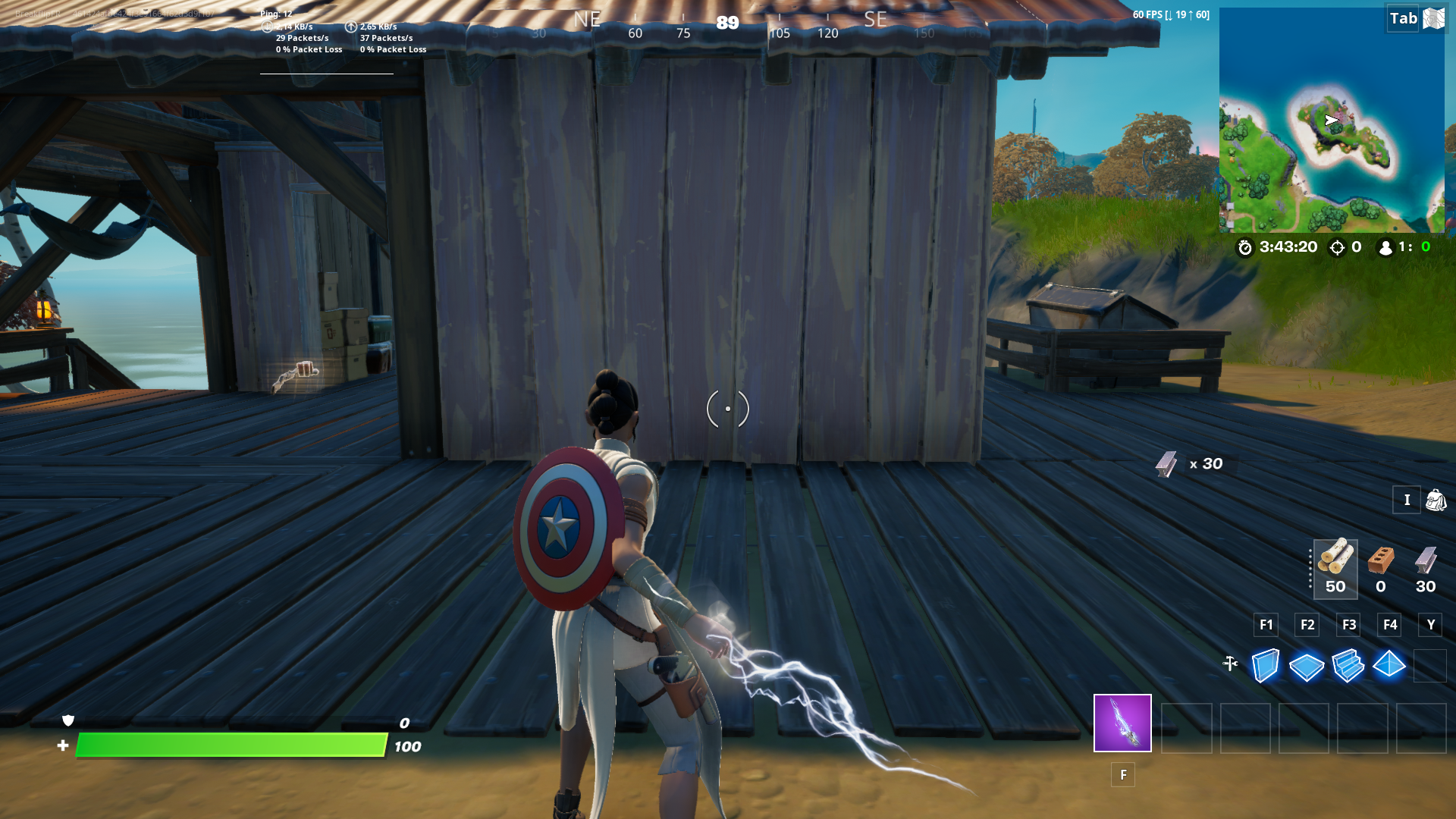Click the stopwatch timer icon
This screenshot has width=1456, height=819.
click(1244, 247)
